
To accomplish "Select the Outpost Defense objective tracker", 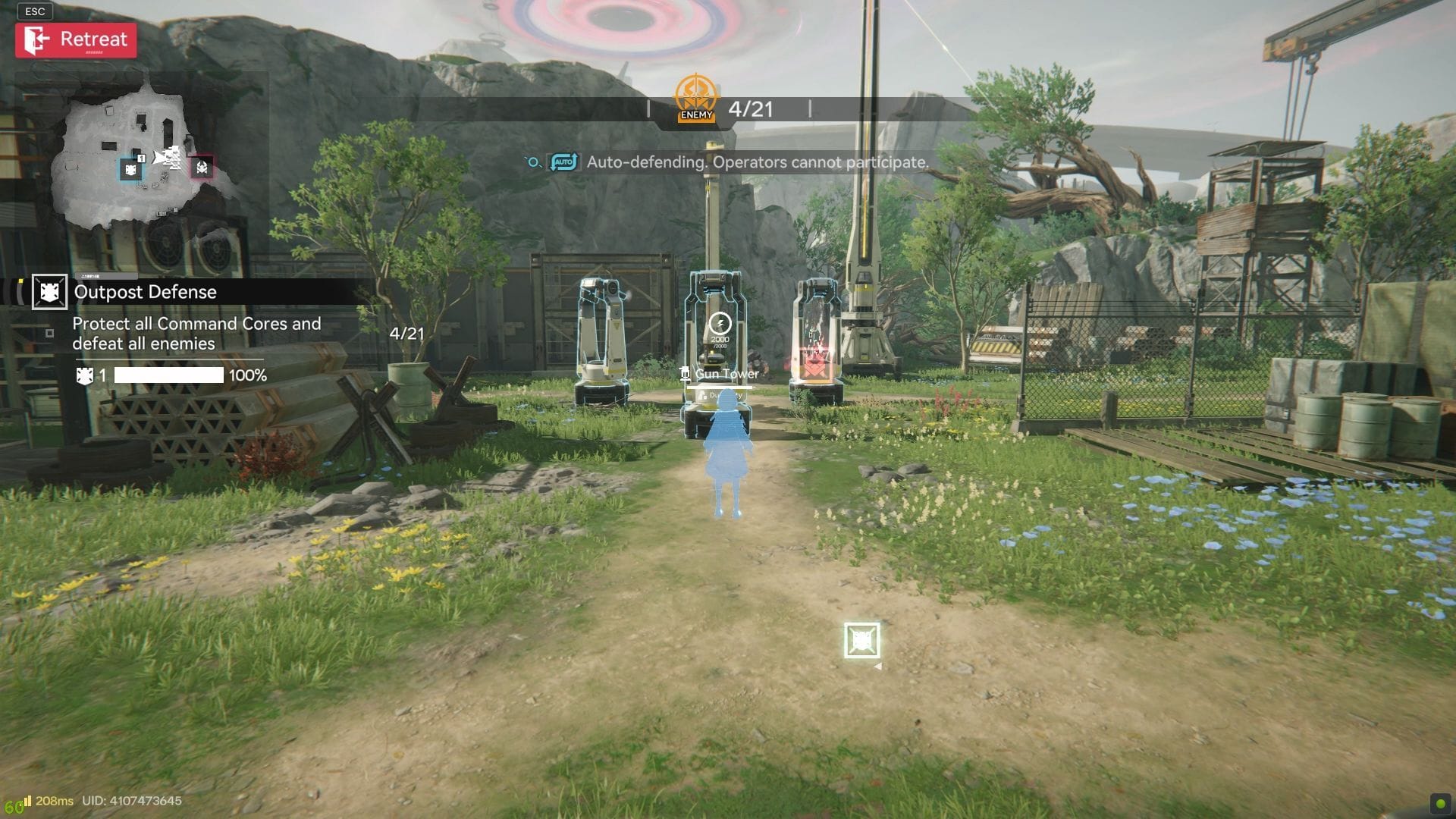I will click(144, 292).
